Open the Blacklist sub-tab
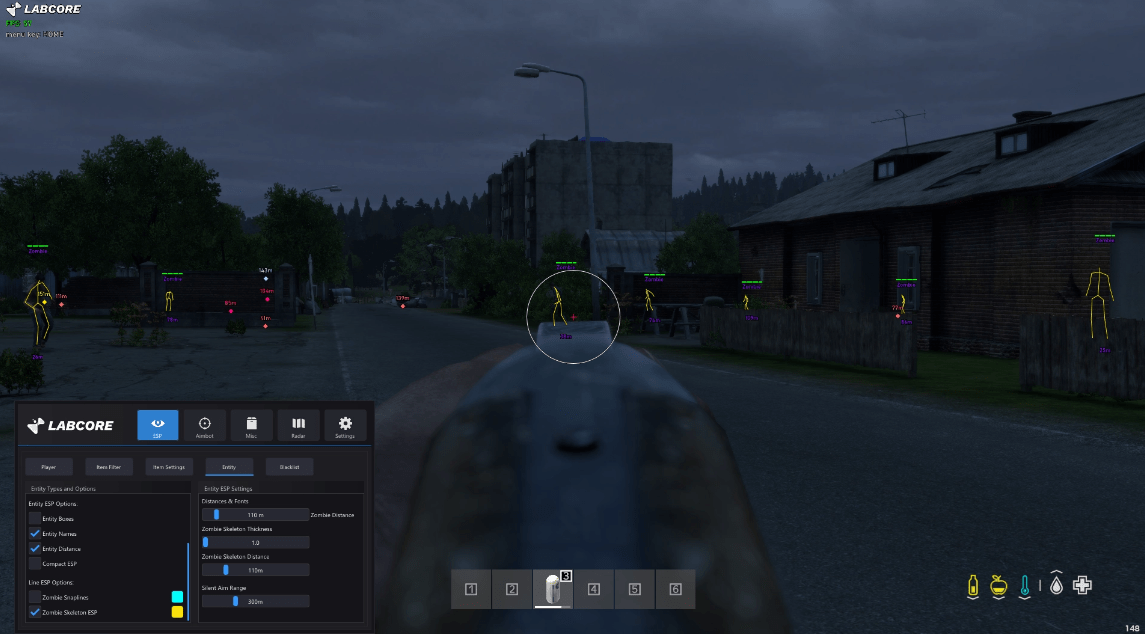Viewport: 1145px width, 634px height. (290, 467)
